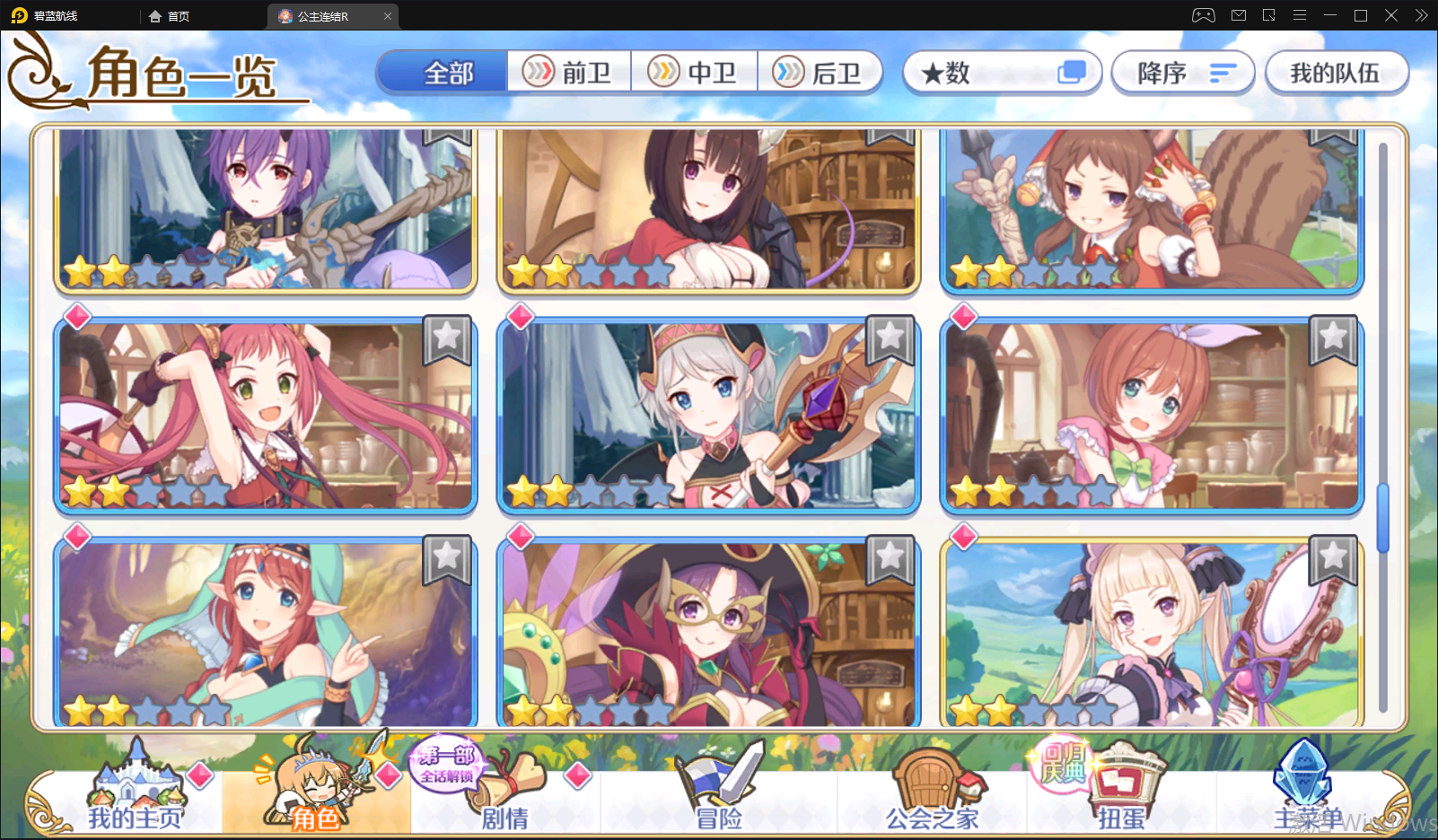Switch to the 前卫 vanguard tab

[x=570, y=72]
